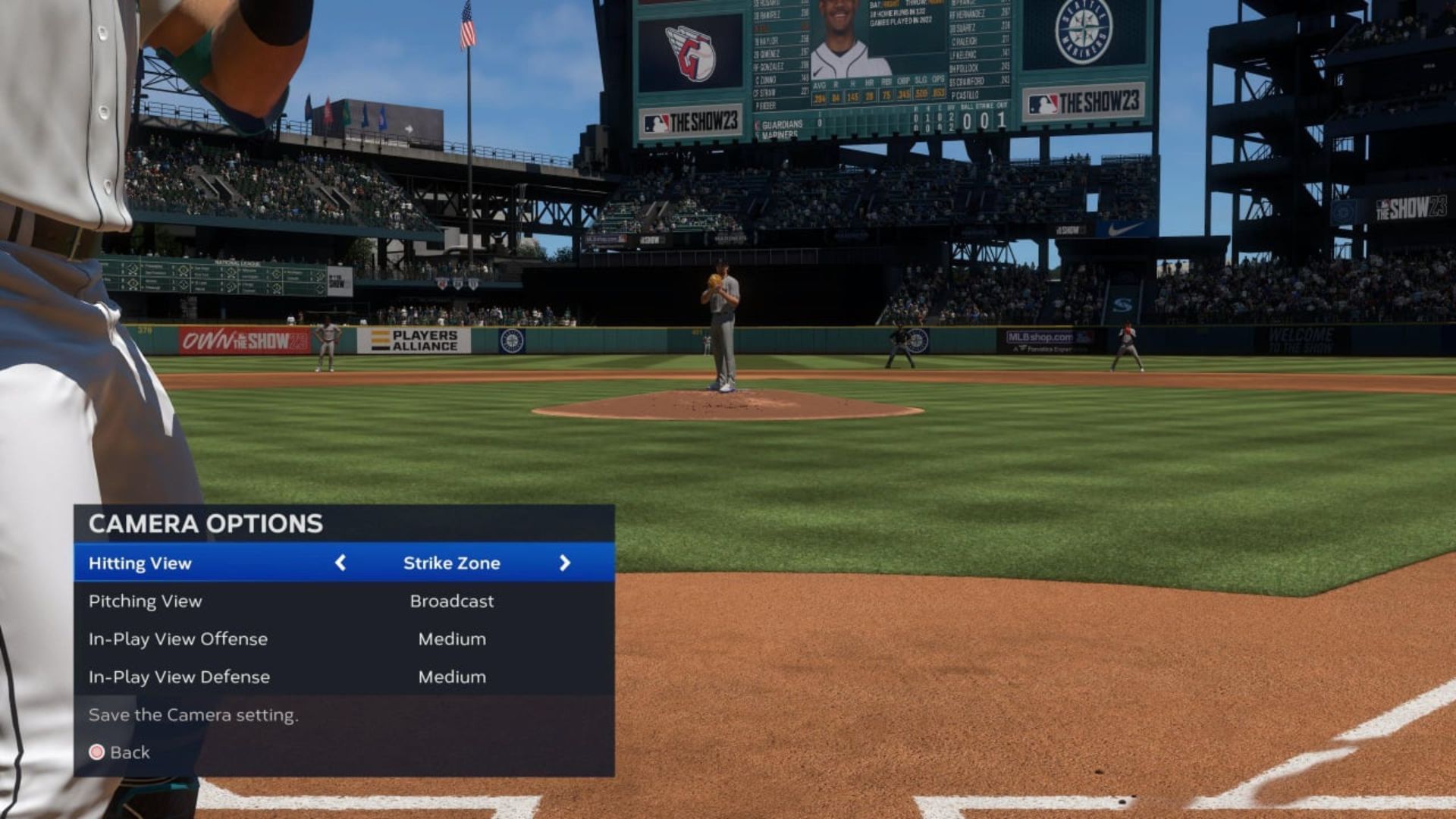Click the right arrow beside Strike Zone
Viewport: 1456px width, 819px height.
coord(565,563)
